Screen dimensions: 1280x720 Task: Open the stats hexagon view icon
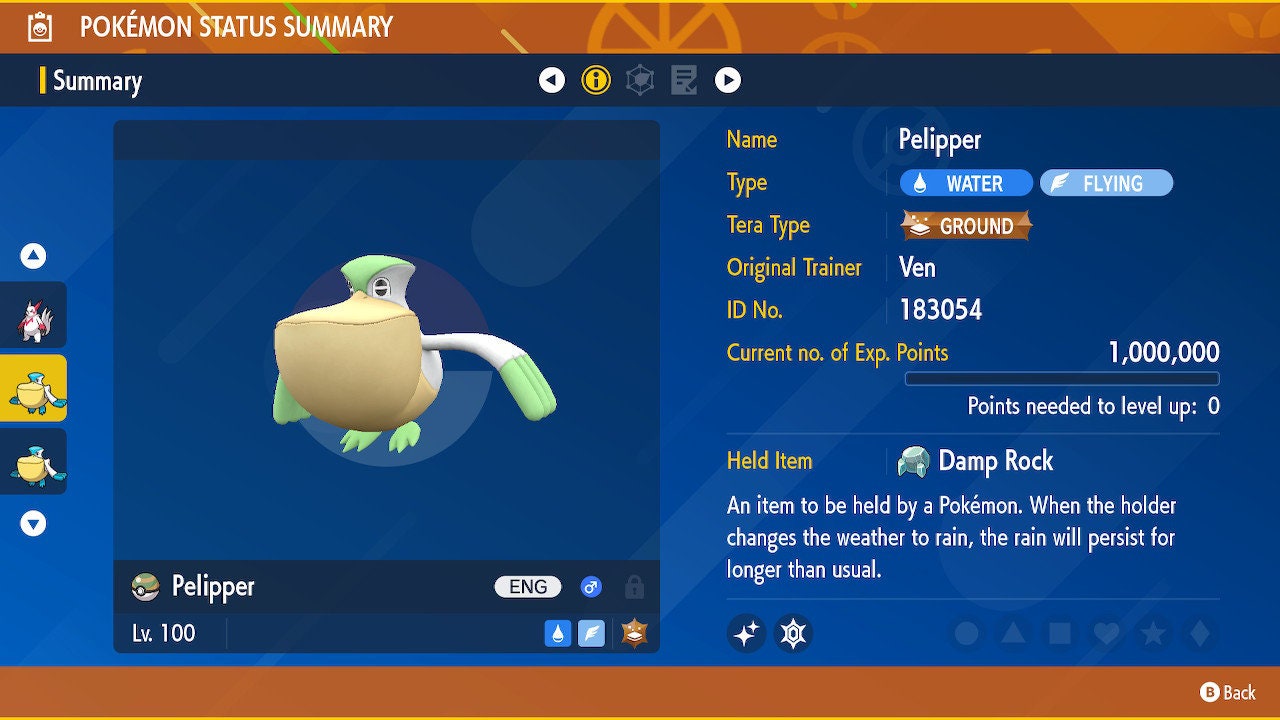[x=640, y=79]
